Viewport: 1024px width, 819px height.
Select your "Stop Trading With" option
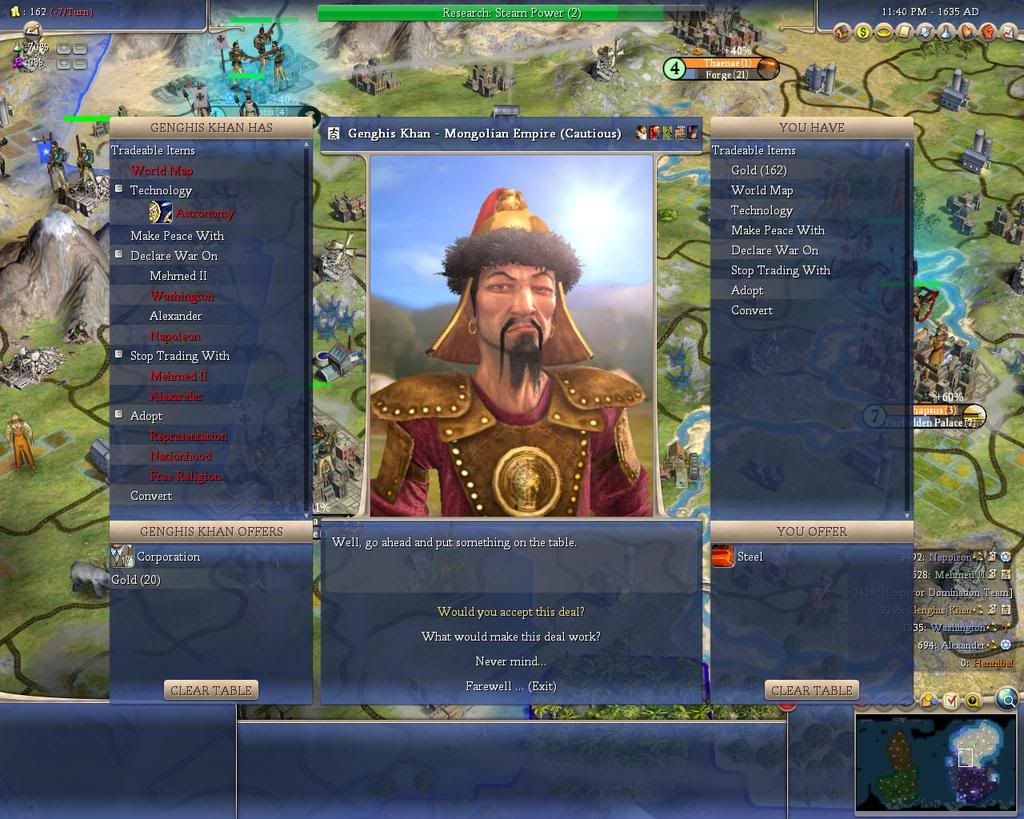[780, 270]
